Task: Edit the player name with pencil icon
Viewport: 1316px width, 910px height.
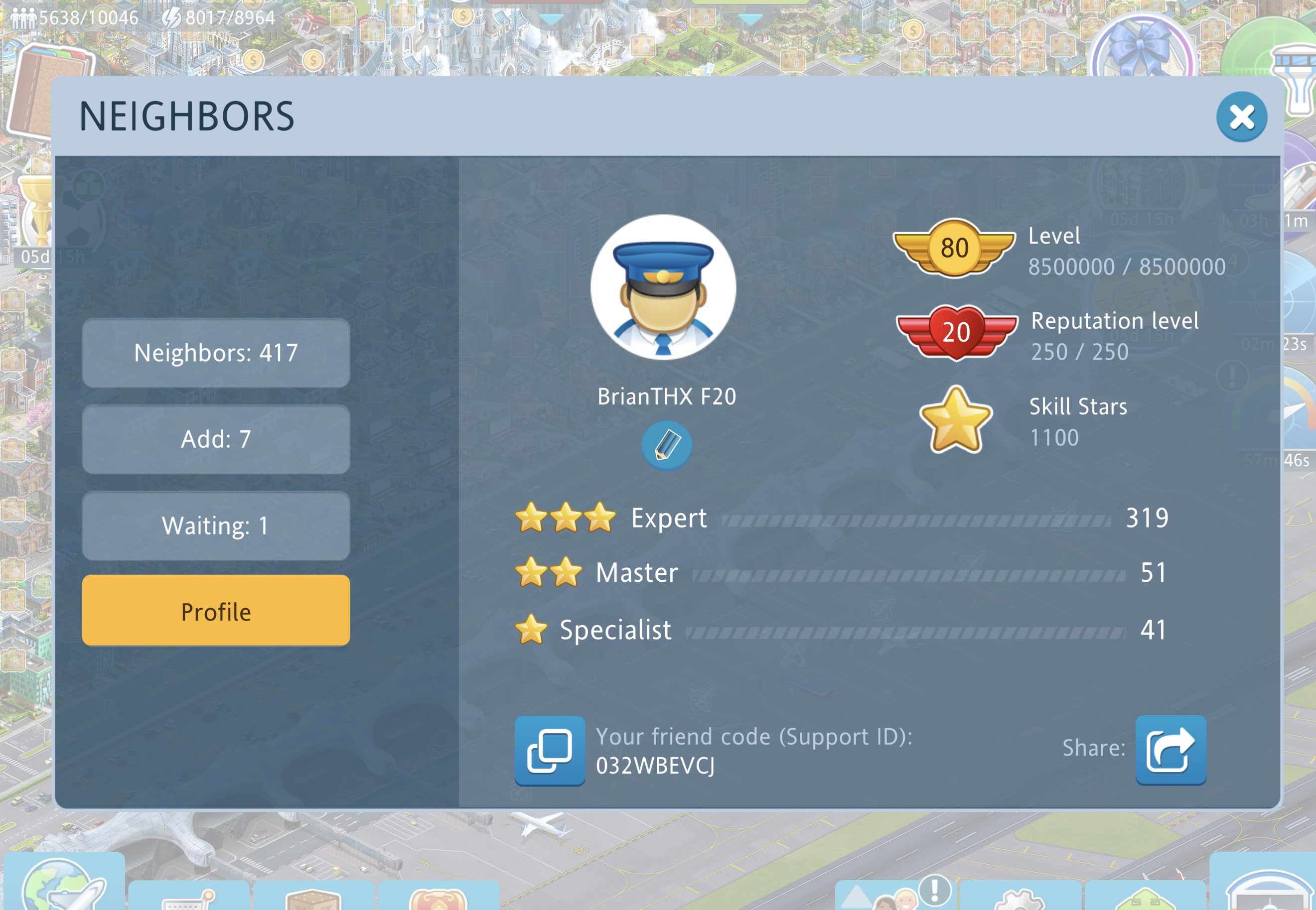Action: 666,445
